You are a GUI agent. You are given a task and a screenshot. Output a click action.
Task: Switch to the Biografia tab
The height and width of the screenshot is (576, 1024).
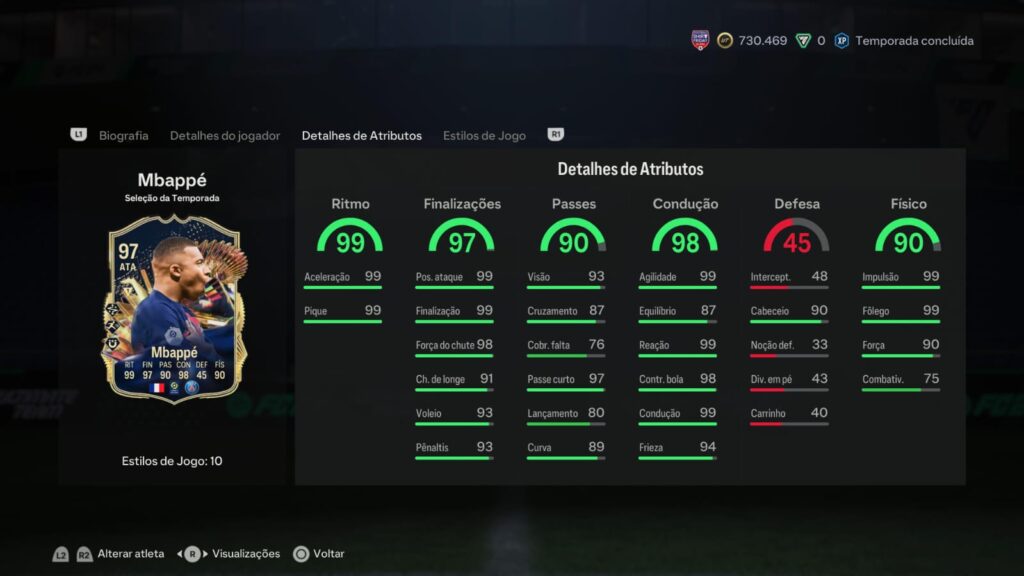[123, 135]
